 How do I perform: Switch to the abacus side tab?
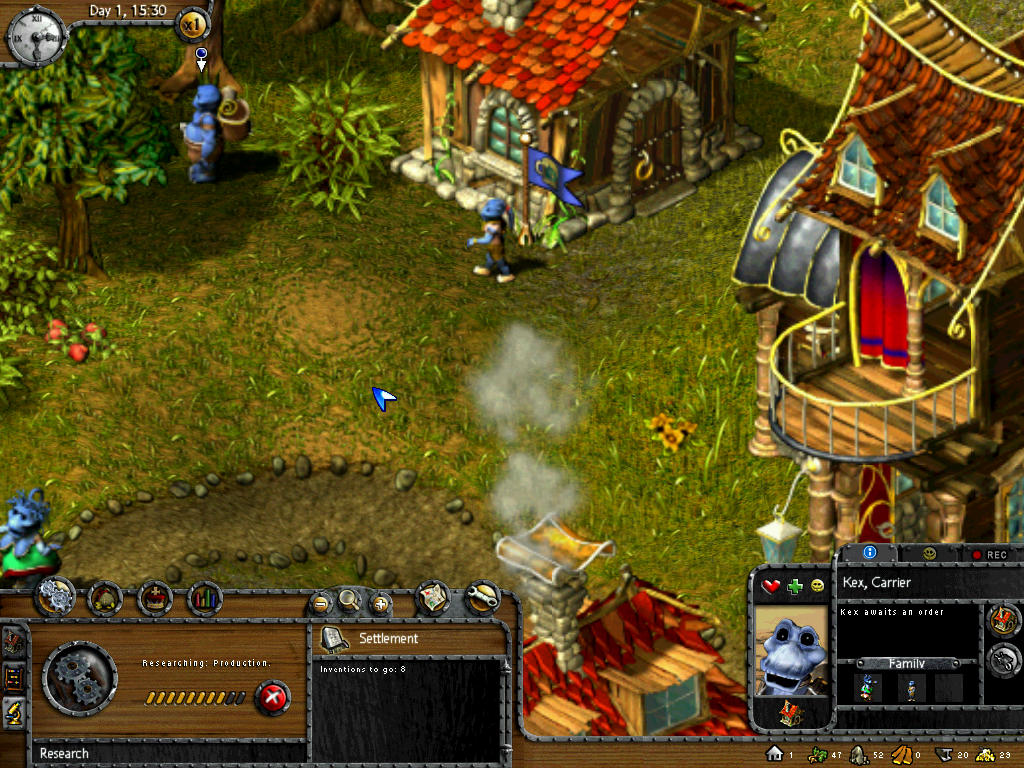point(16,677)
